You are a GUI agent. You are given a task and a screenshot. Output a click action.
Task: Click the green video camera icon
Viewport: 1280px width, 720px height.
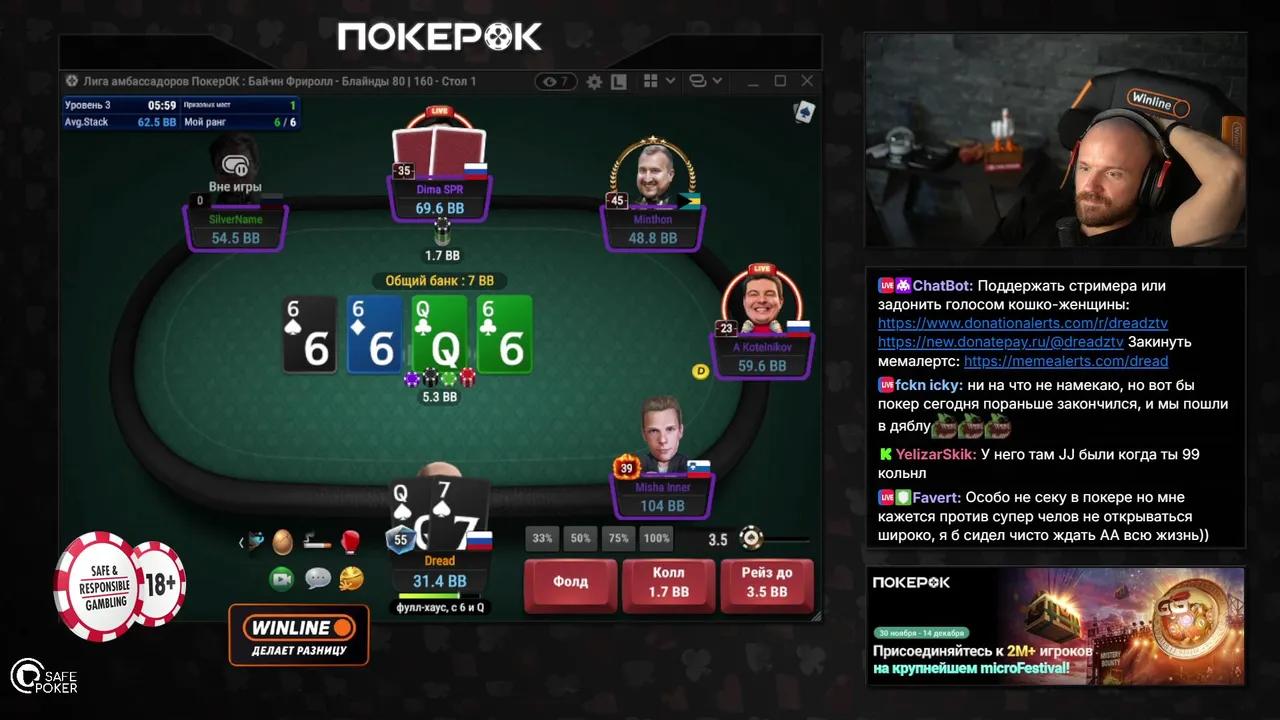280,578
